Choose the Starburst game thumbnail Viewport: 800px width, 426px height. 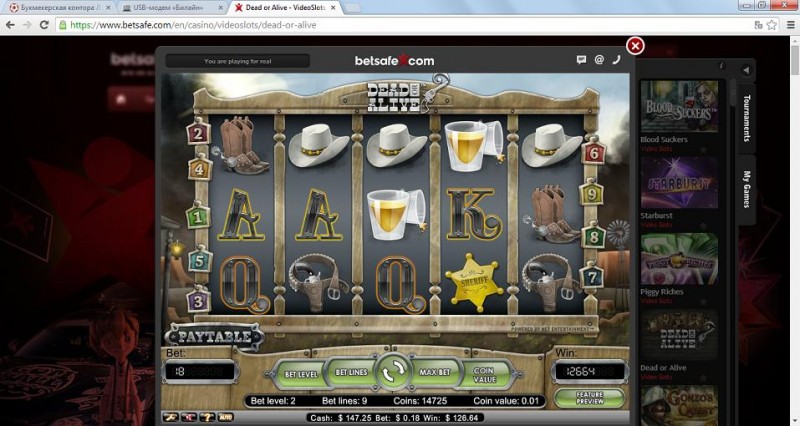coord(679,182)
